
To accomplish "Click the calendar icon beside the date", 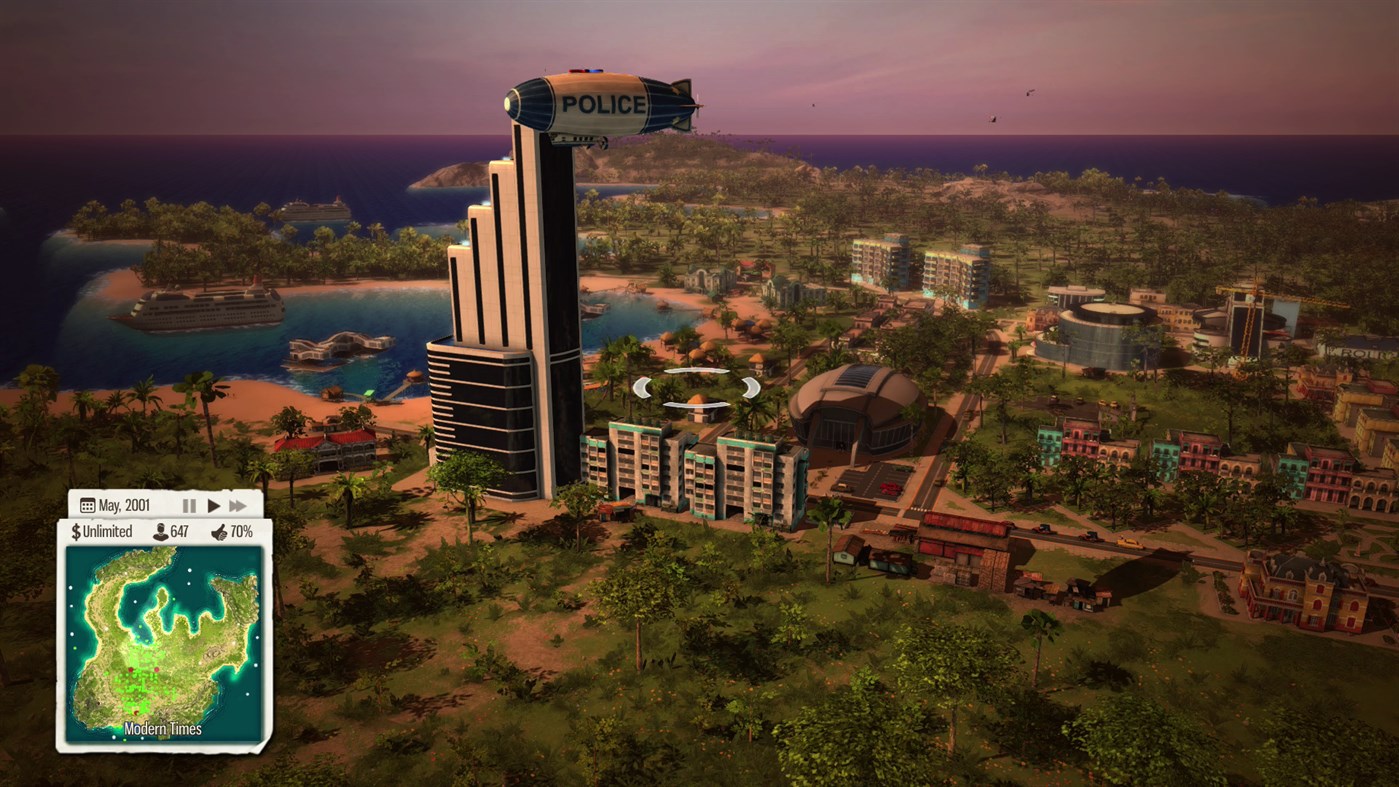I will pos(86,505).
